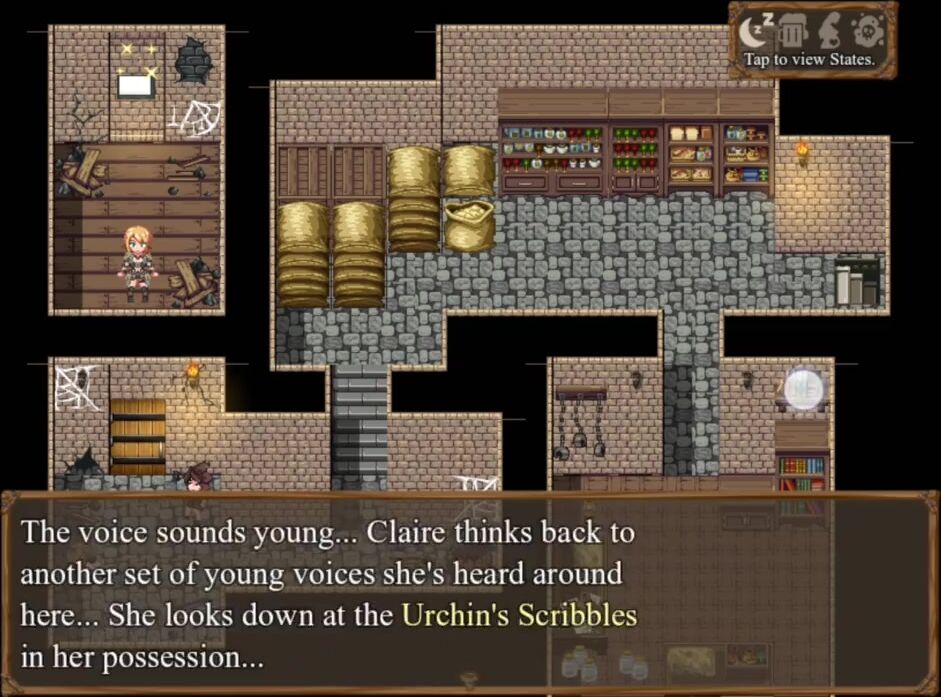View the poison skull cloud state icon

click(866, 32)
